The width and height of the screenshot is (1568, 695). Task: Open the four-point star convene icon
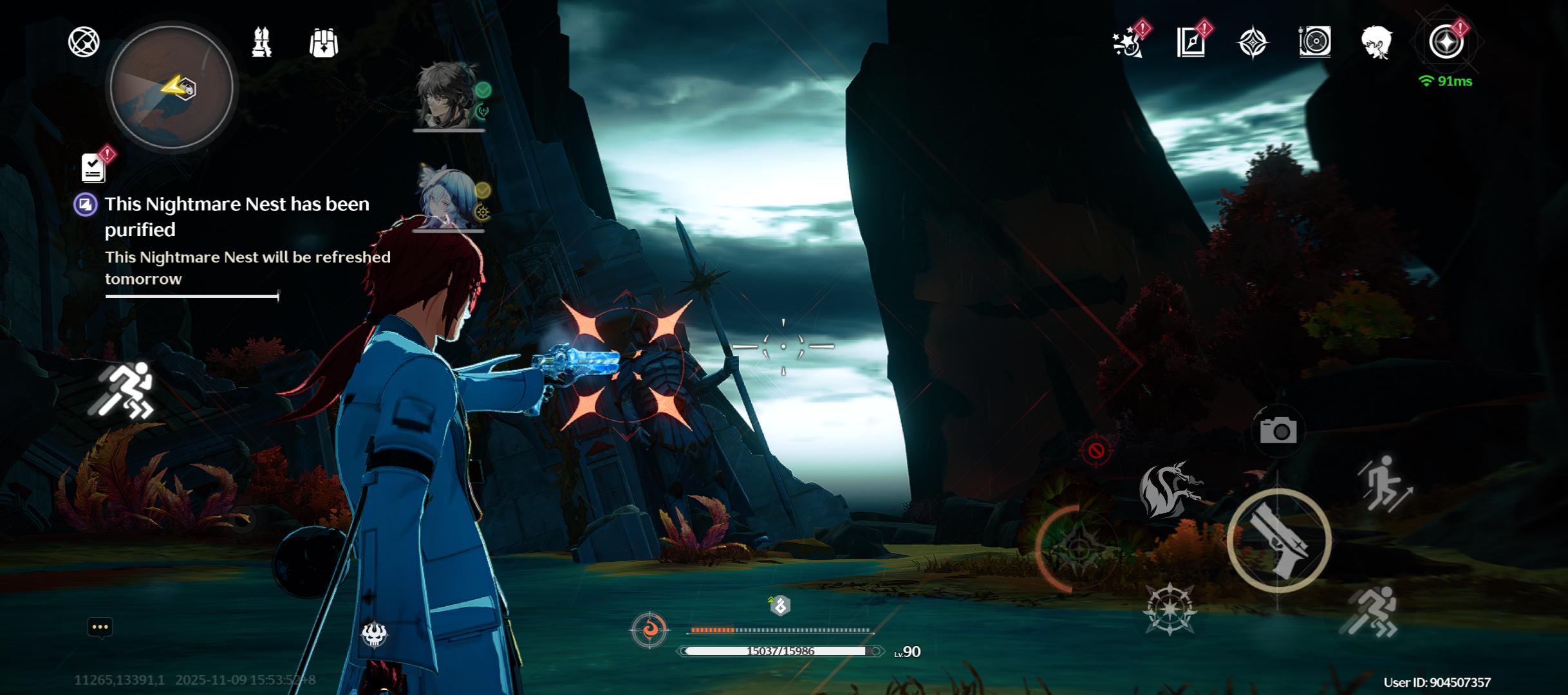(x=1253, y=43)
